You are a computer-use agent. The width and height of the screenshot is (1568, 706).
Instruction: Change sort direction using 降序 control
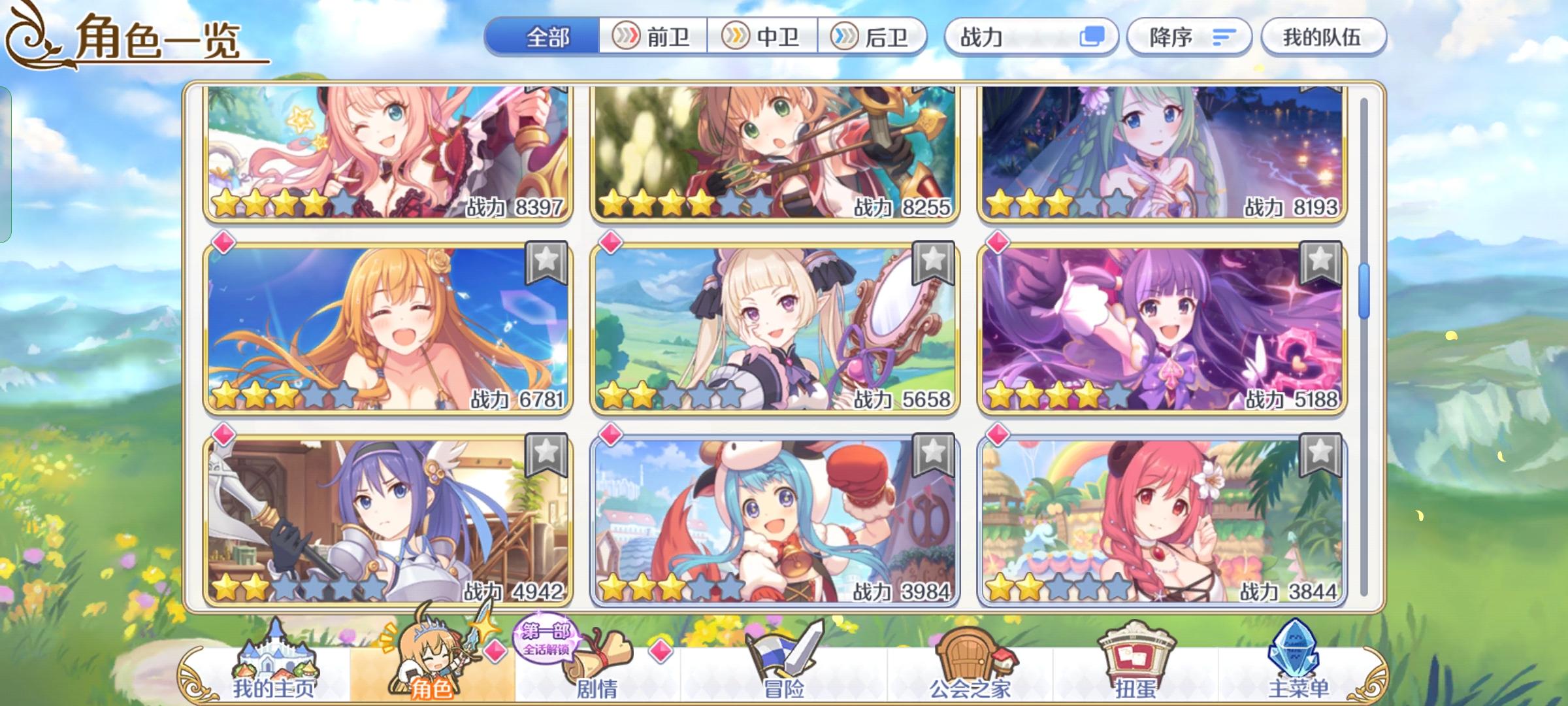(x=1189, y=37)
